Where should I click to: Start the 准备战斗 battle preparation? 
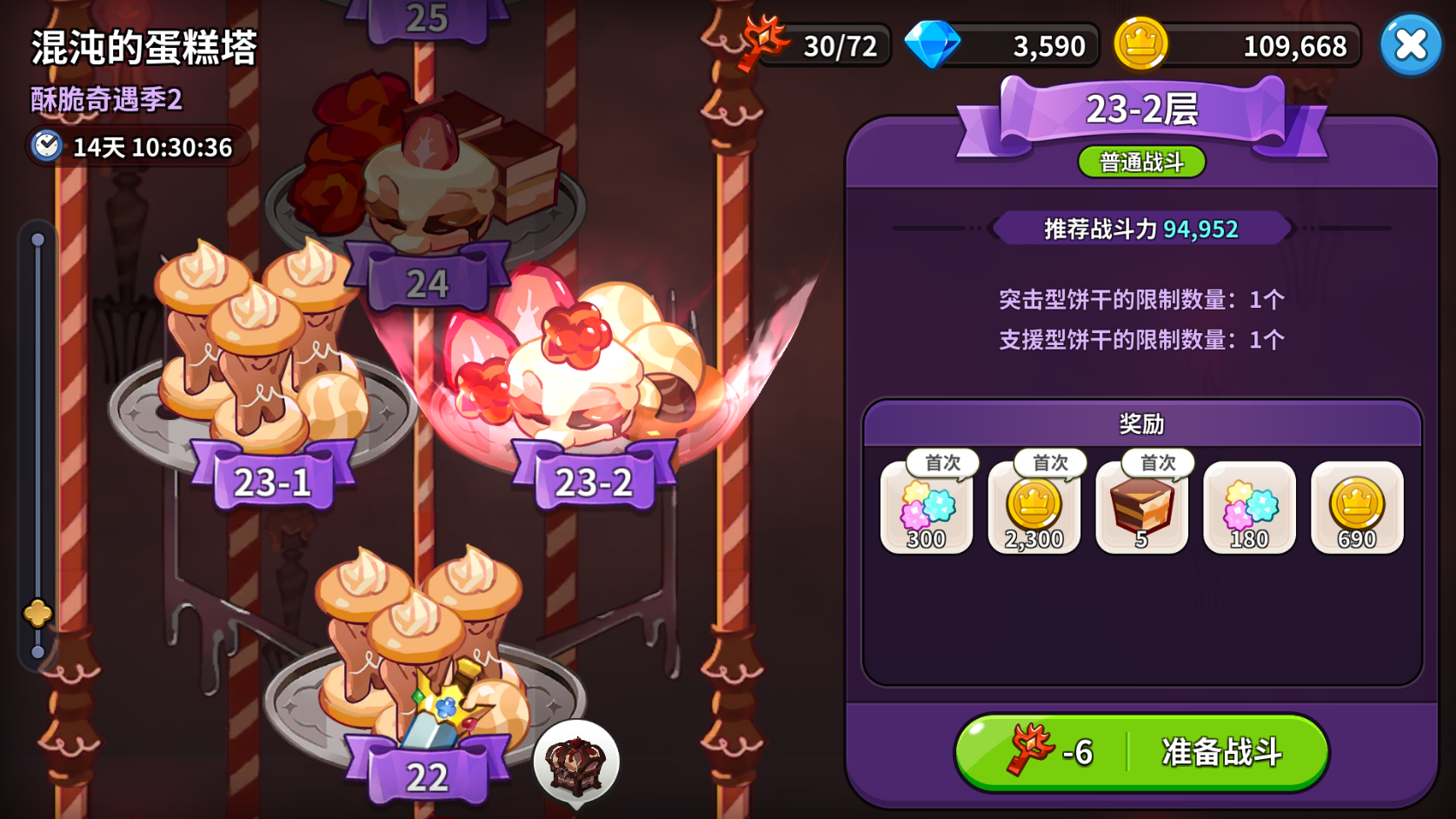[x=1141, y=752]
